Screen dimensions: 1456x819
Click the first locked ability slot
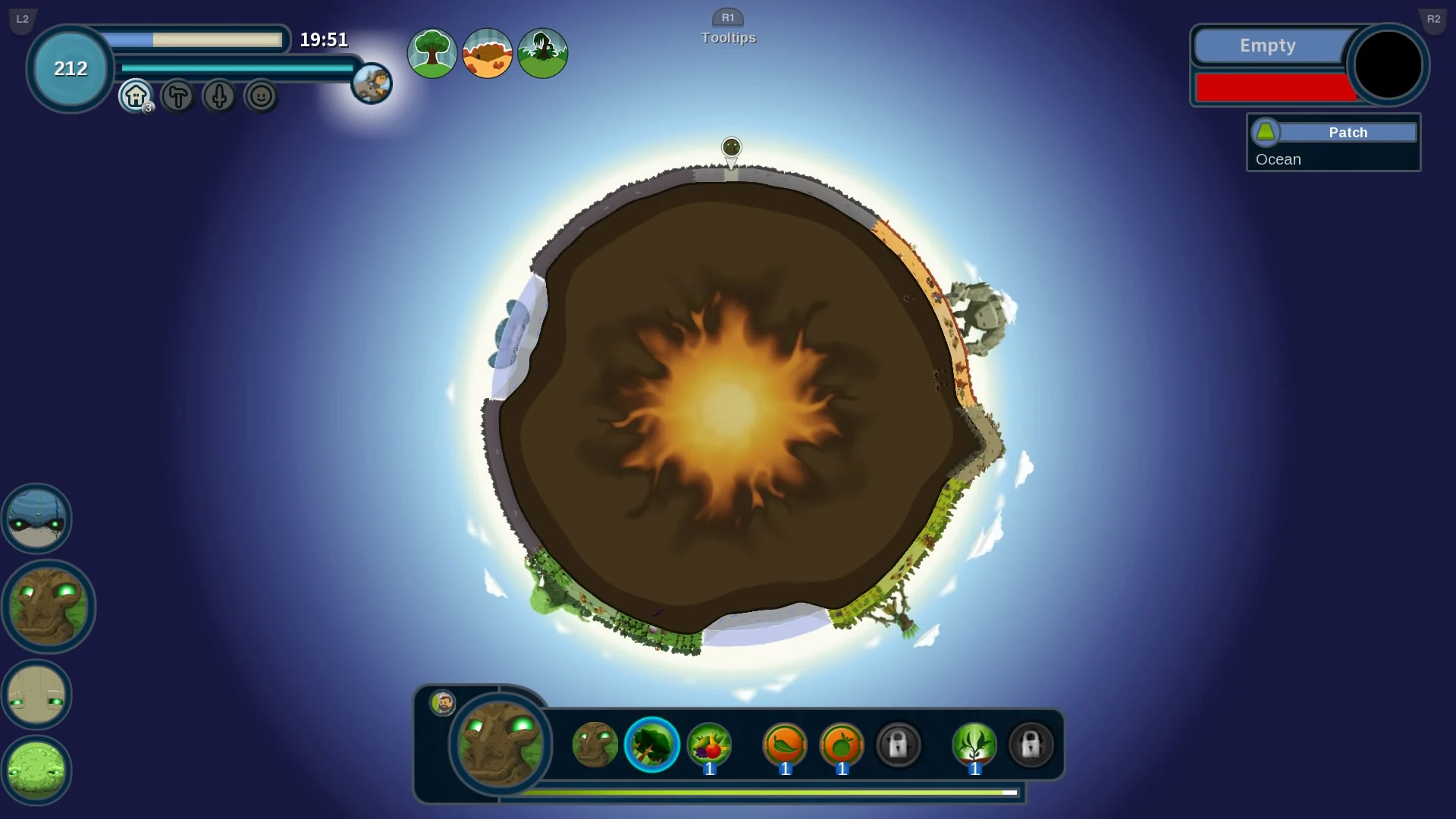tap(899, 745)
